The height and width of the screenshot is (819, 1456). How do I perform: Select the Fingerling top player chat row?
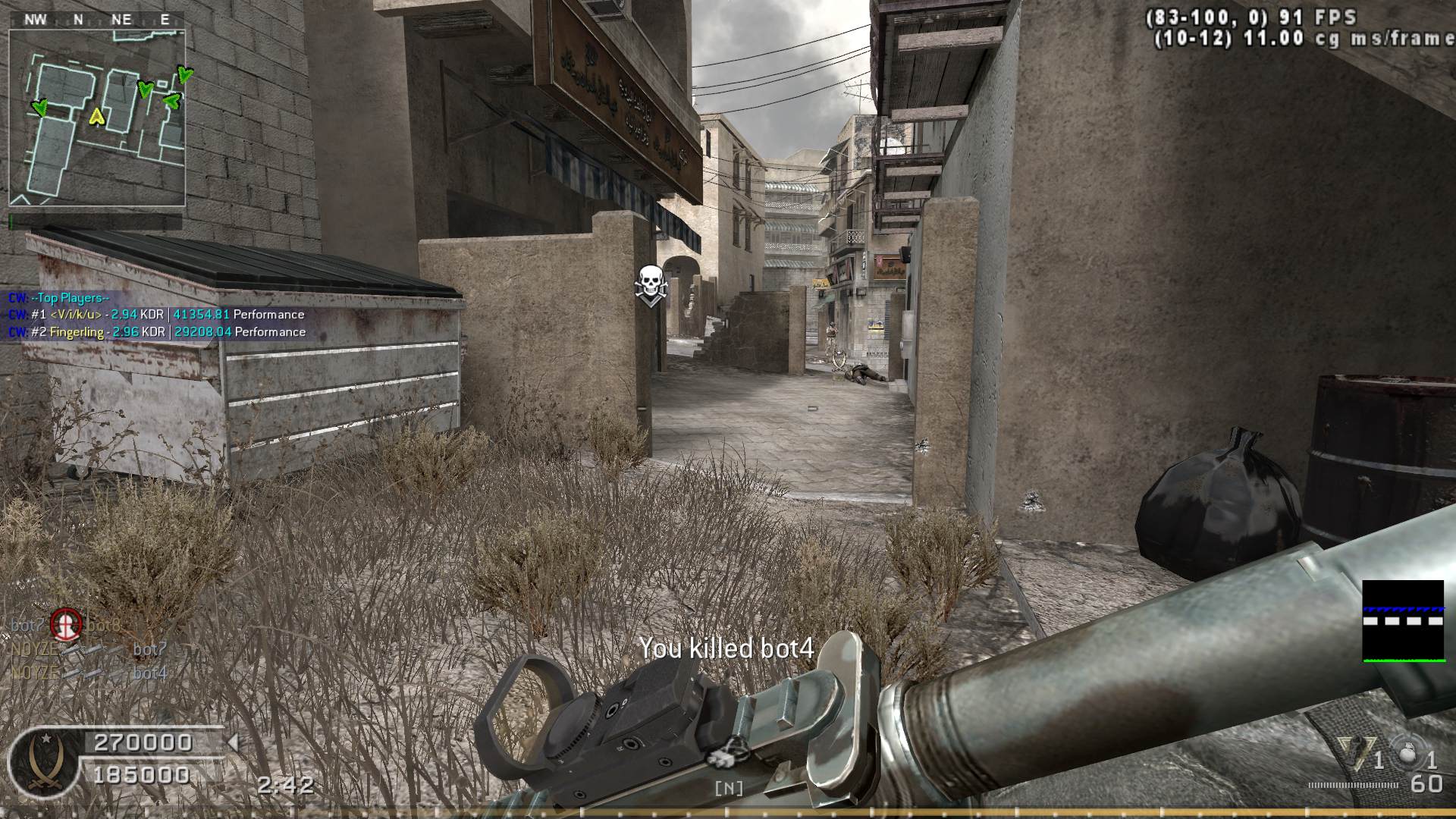pyautogui.click(x=157, y=332)
